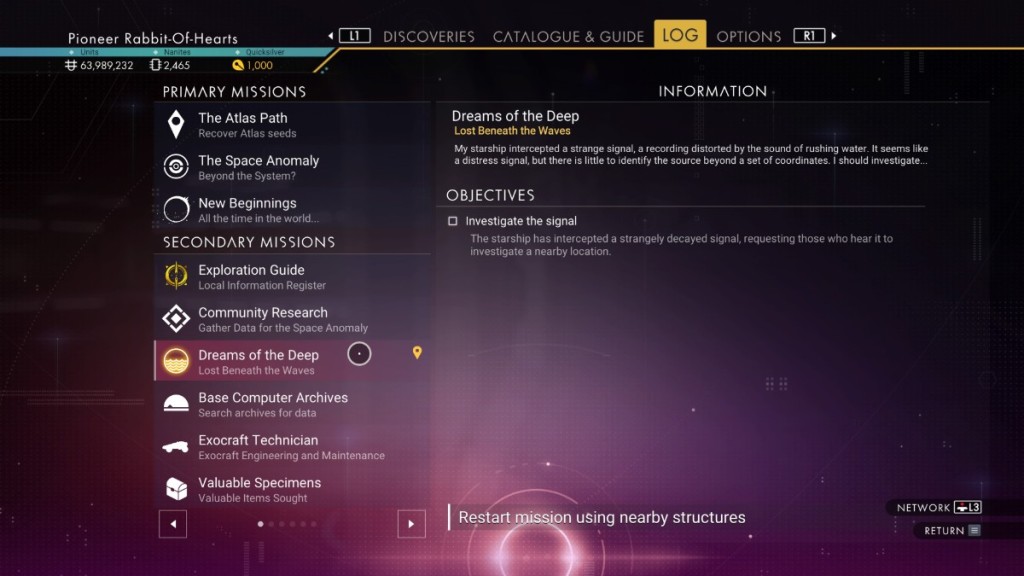Tick the Investigate the signal objective checkbox
Viewport: 1024px width, 576px height.
click(x=453, y=221)
